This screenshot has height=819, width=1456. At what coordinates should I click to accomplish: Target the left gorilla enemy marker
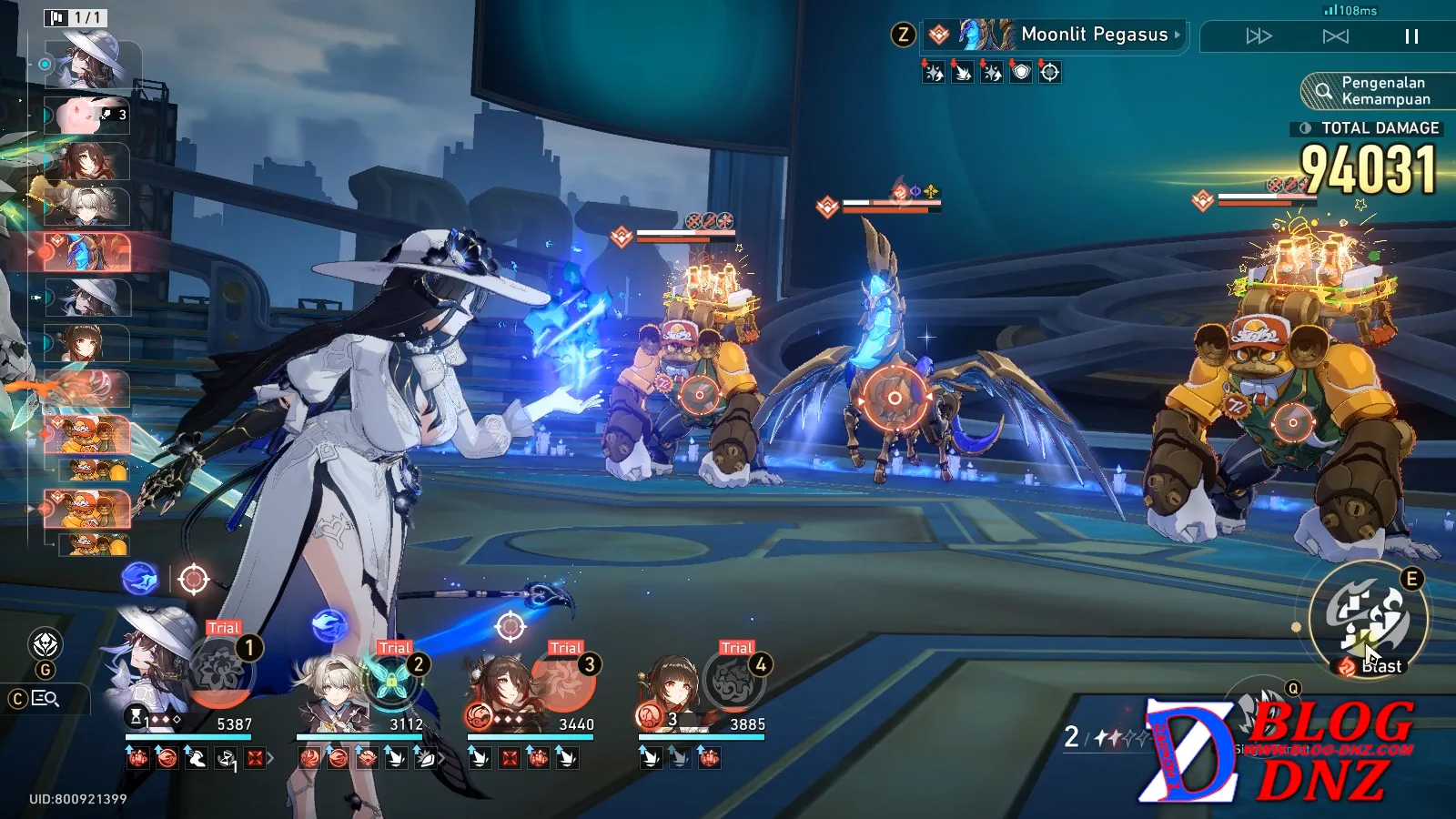point(700,395)
